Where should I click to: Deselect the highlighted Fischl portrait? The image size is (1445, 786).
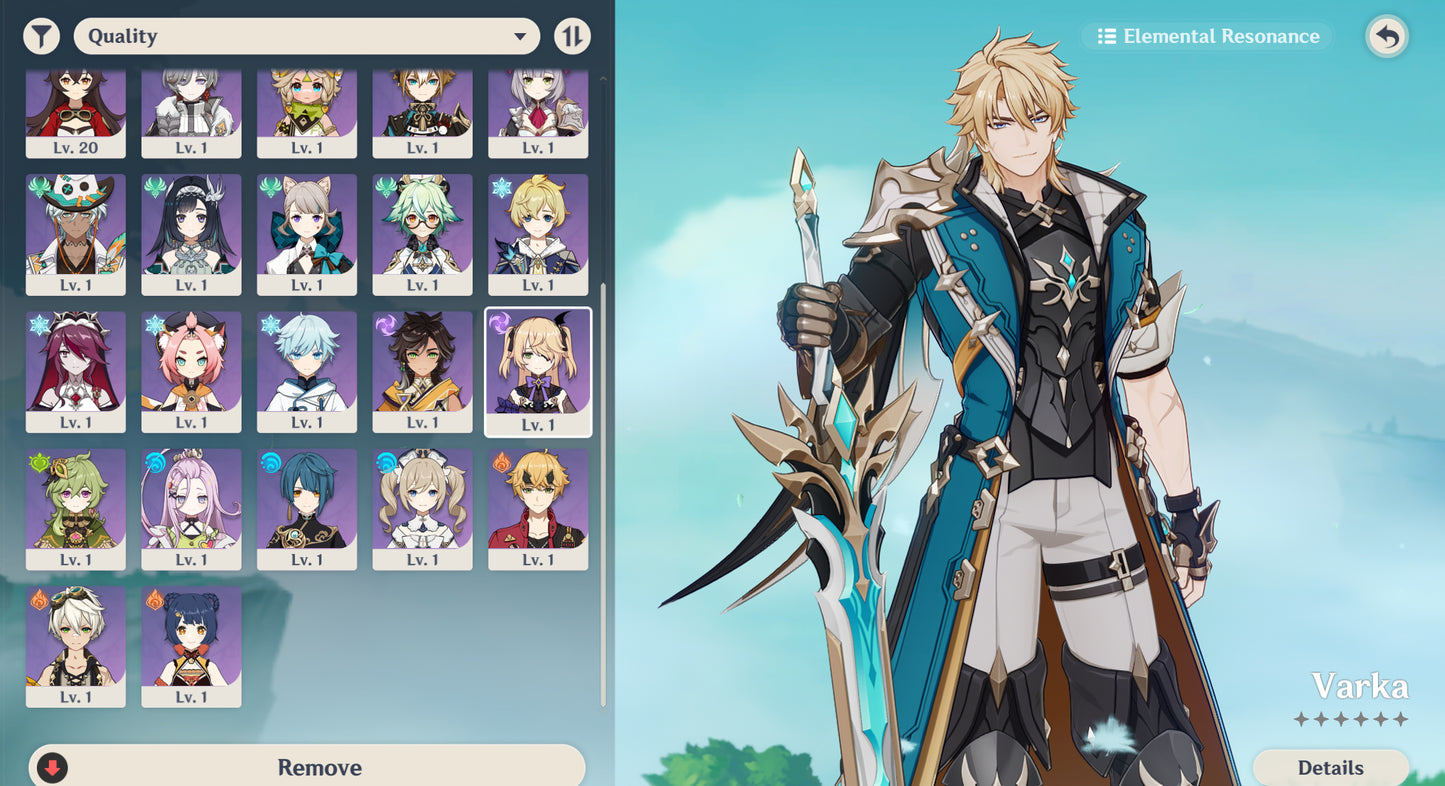(x=538, y=372)
